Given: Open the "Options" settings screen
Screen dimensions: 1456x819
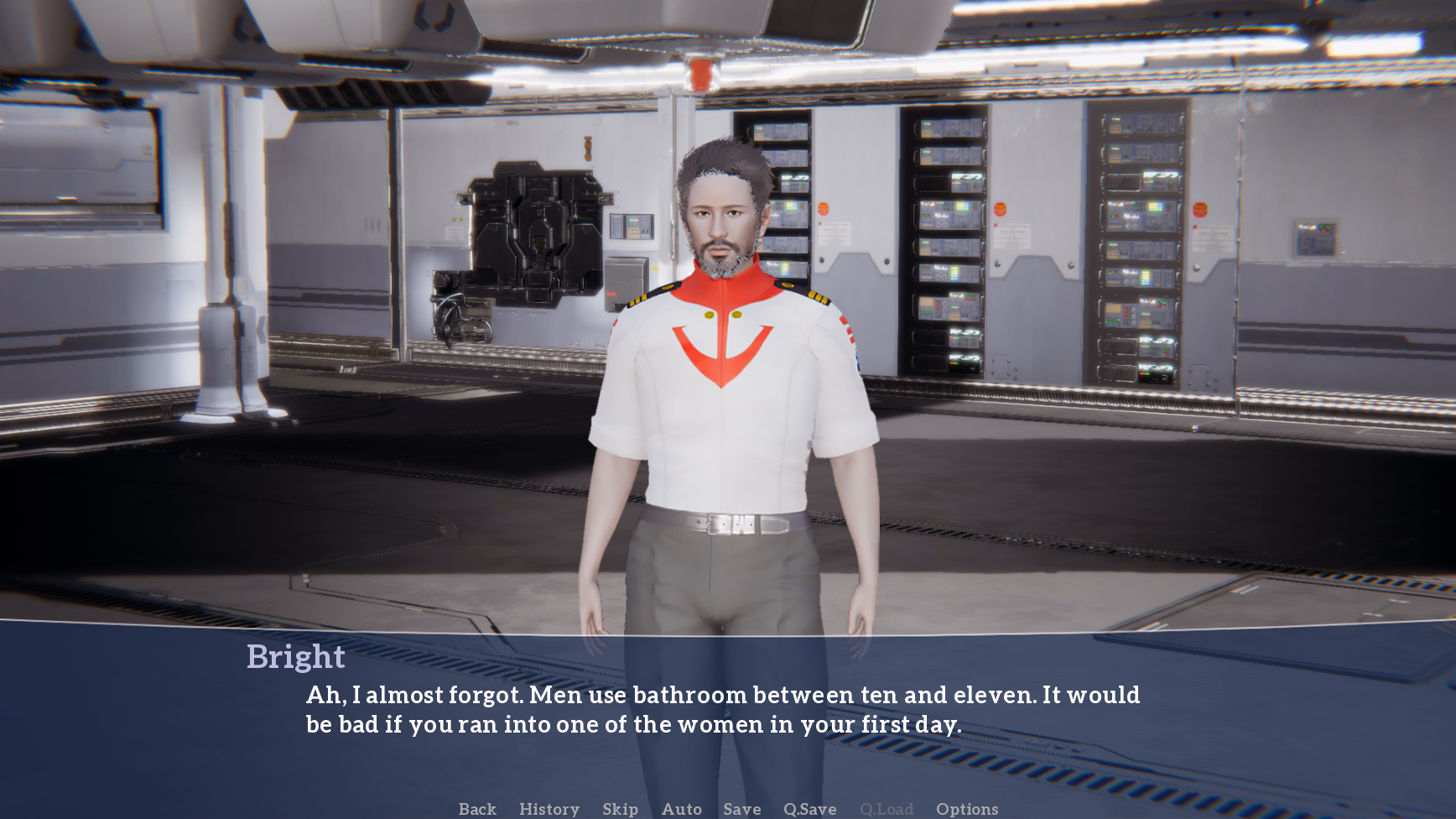Looking at the screenshot, I should 966,809.
